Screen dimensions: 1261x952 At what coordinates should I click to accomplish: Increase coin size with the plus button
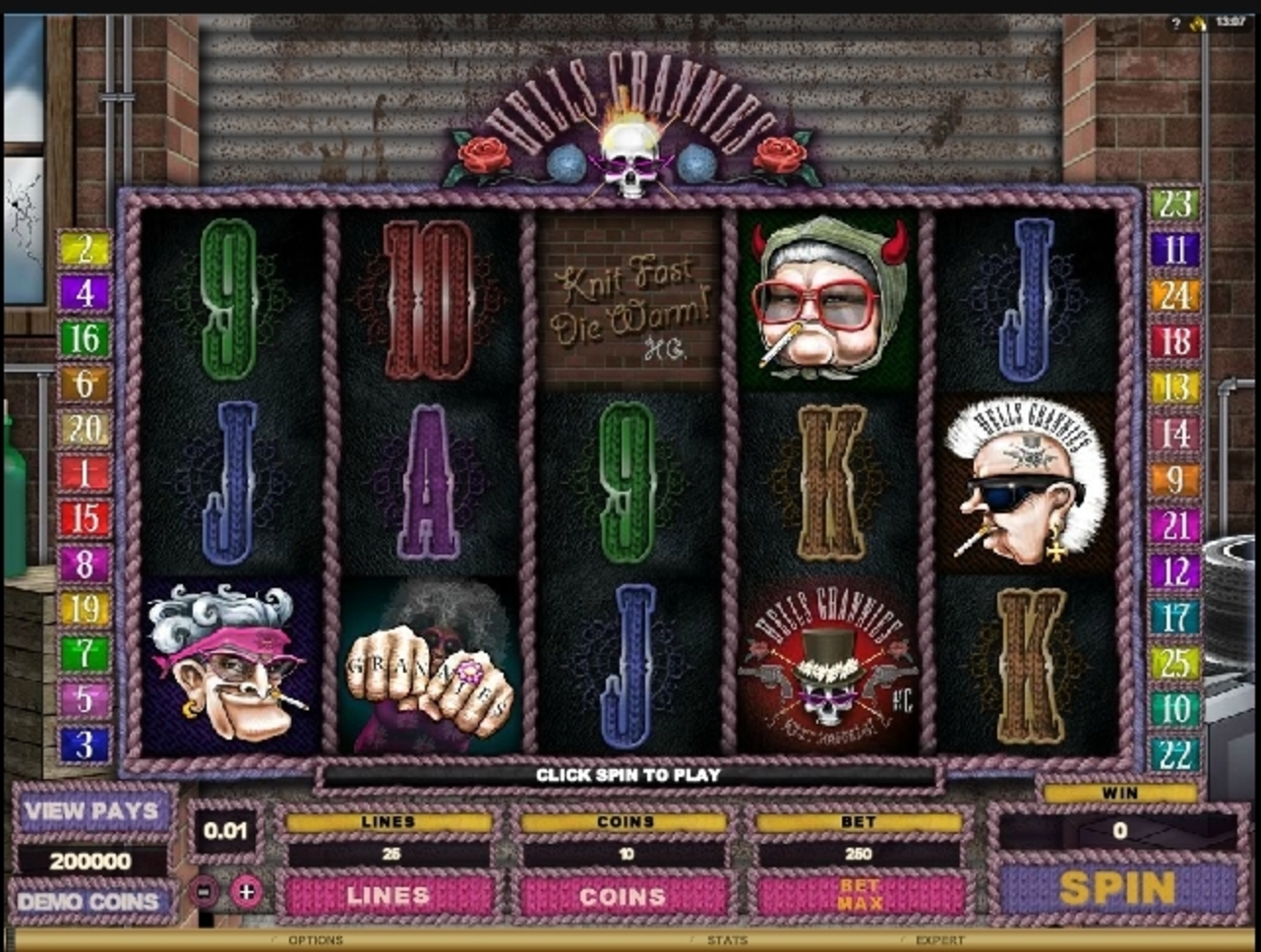coord(246,892)
